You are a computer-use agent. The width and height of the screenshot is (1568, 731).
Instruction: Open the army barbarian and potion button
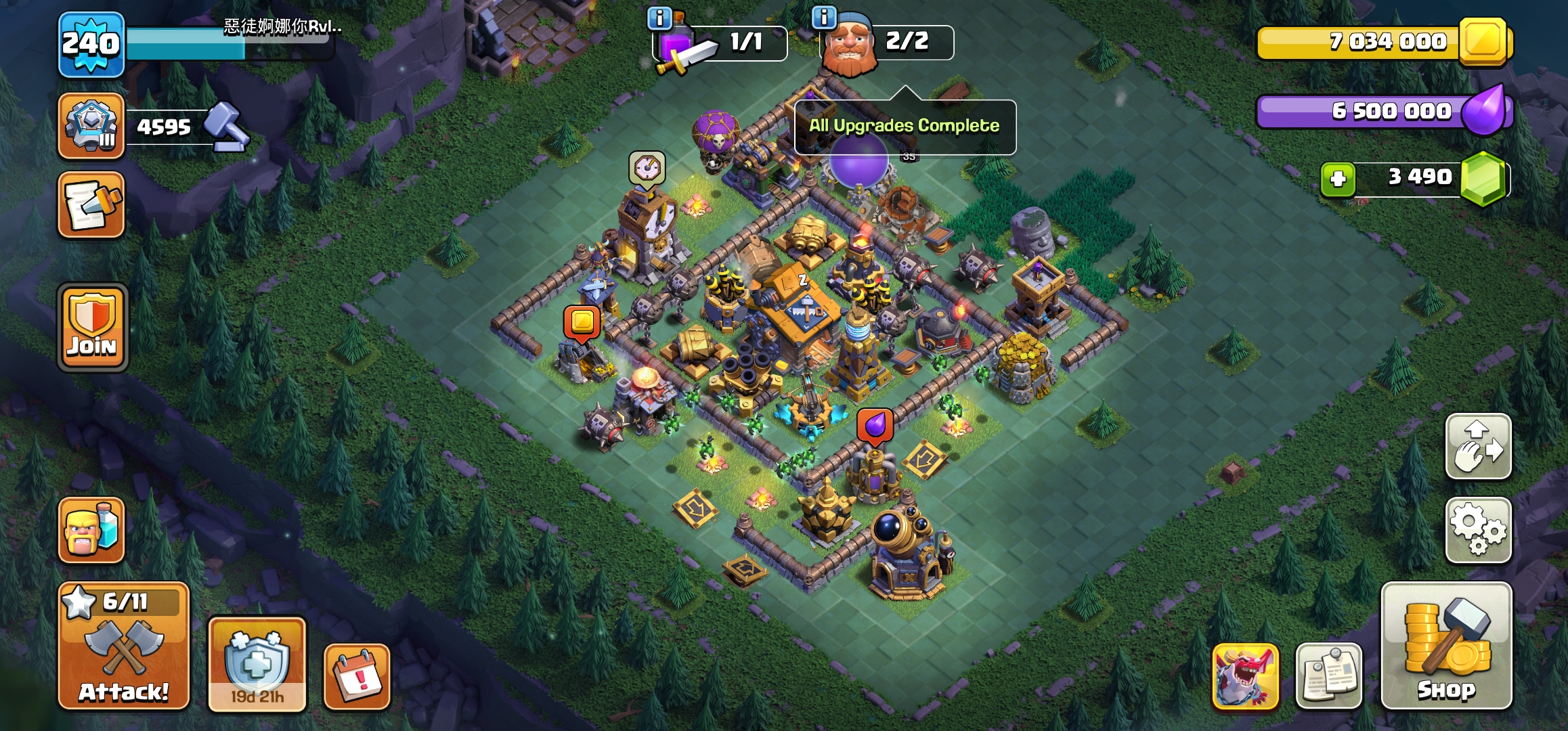91,530
